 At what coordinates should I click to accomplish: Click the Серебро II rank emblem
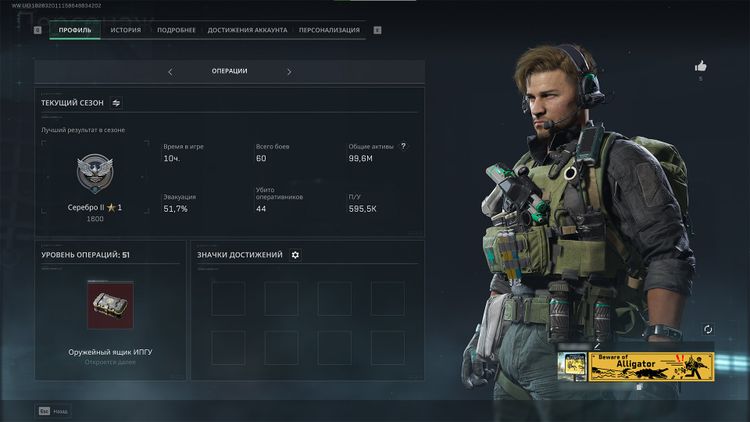point(96,174)
